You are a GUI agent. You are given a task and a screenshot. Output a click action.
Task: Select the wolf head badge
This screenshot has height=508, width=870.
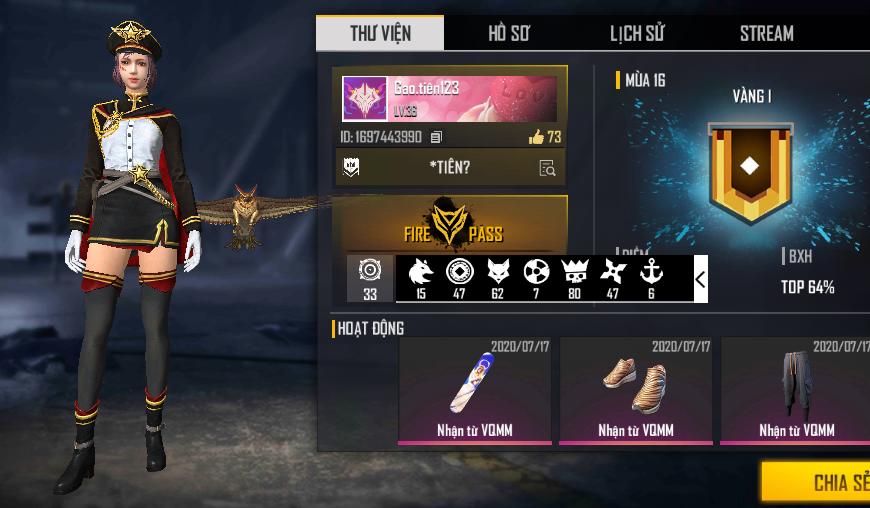[420, 272]
